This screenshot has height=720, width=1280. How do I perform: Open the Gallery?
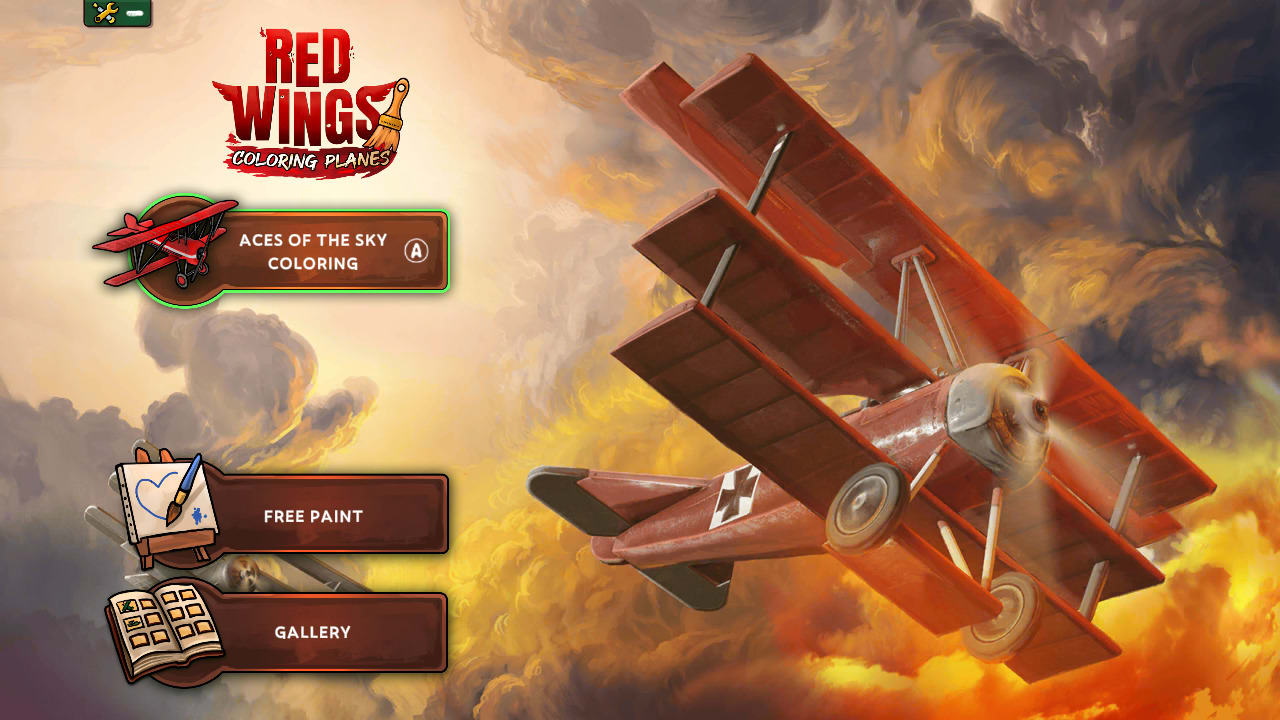[x=312, y=631]
